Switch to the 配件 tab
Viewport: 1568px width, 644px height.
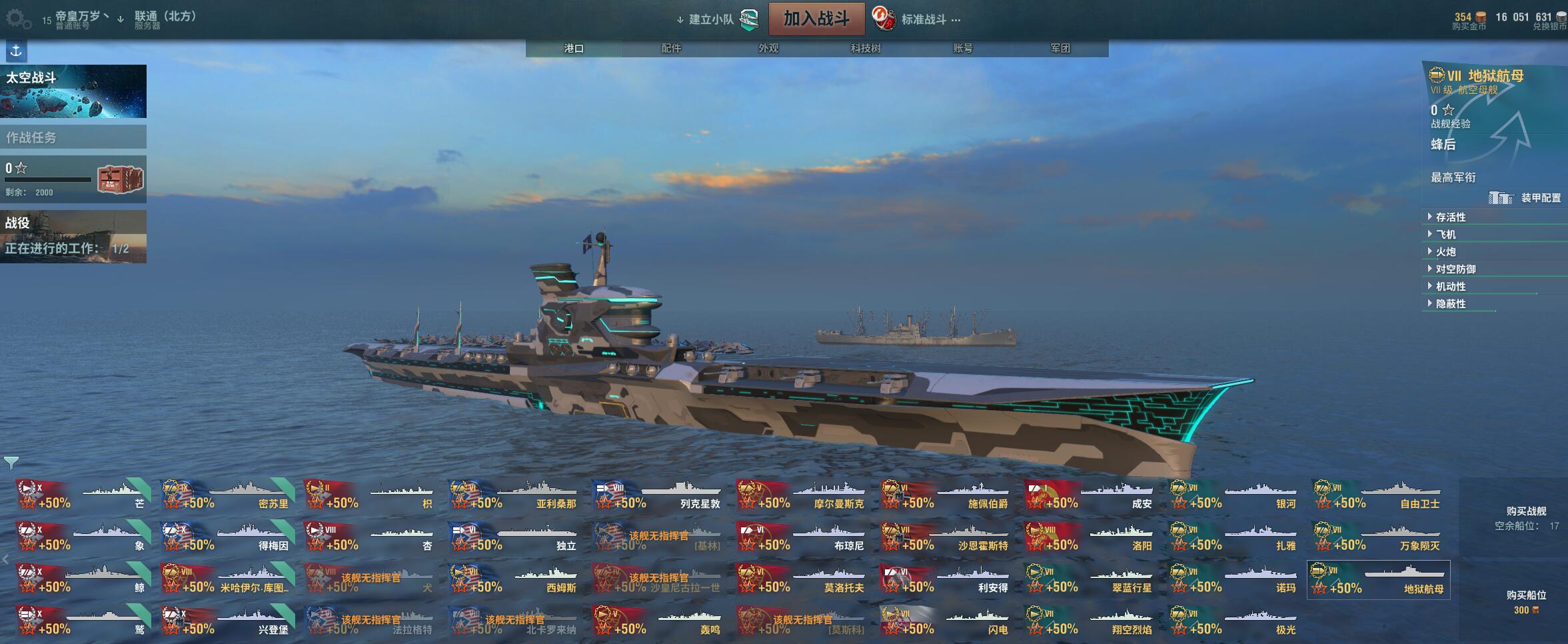pos(671,48)
